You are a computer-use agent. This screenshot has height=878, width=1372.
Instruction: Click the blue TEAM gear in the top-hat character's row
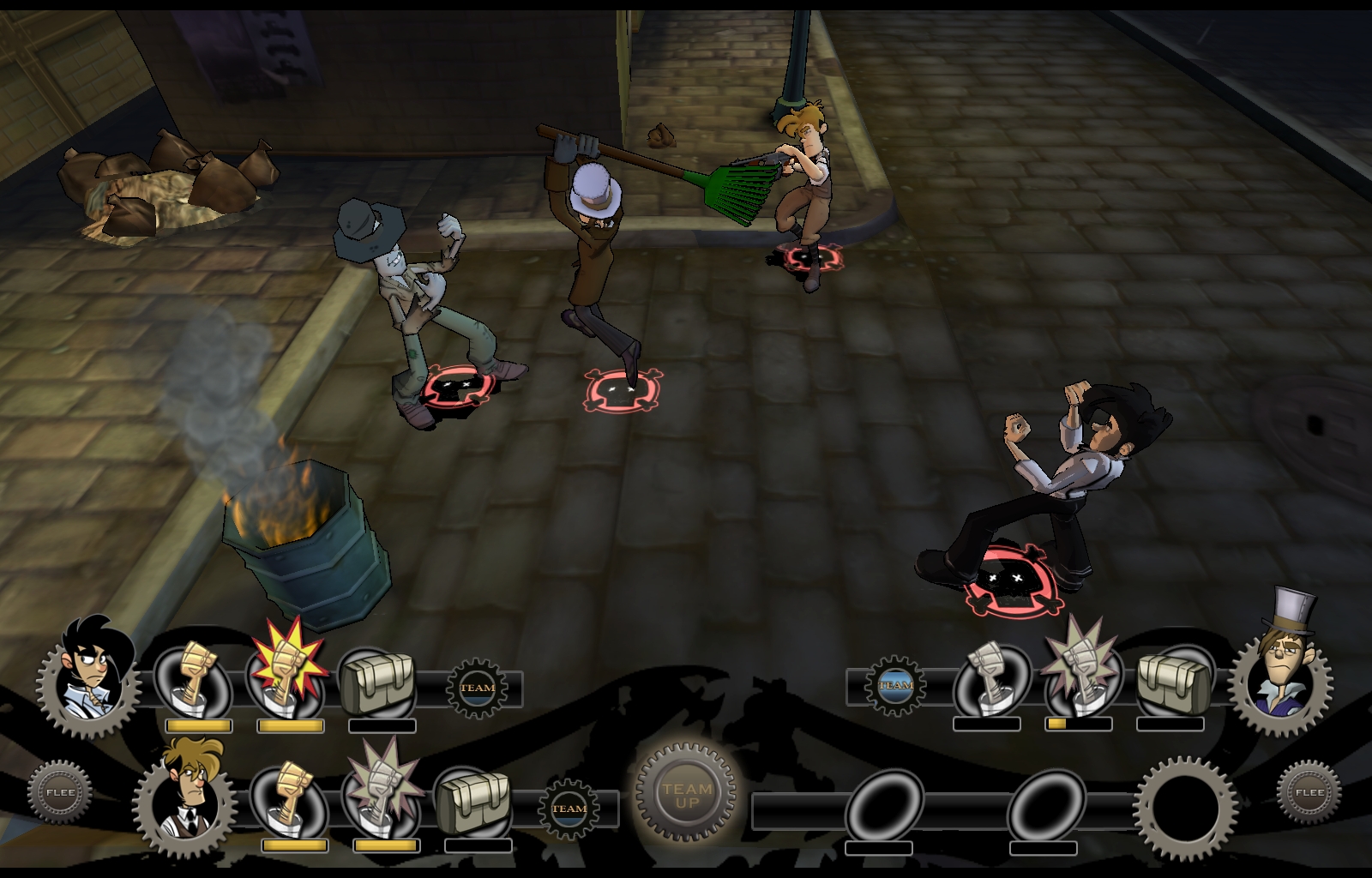pyautogui.click(x=895, y=684)
